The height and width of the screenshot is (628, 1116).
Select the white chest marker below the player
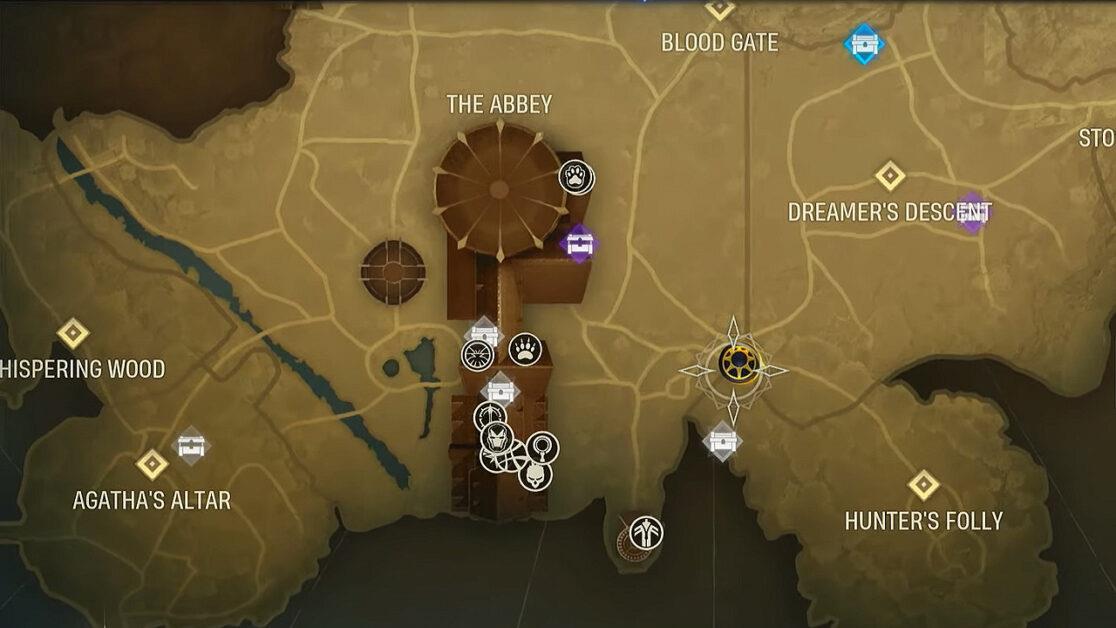[x=722, y=440]
